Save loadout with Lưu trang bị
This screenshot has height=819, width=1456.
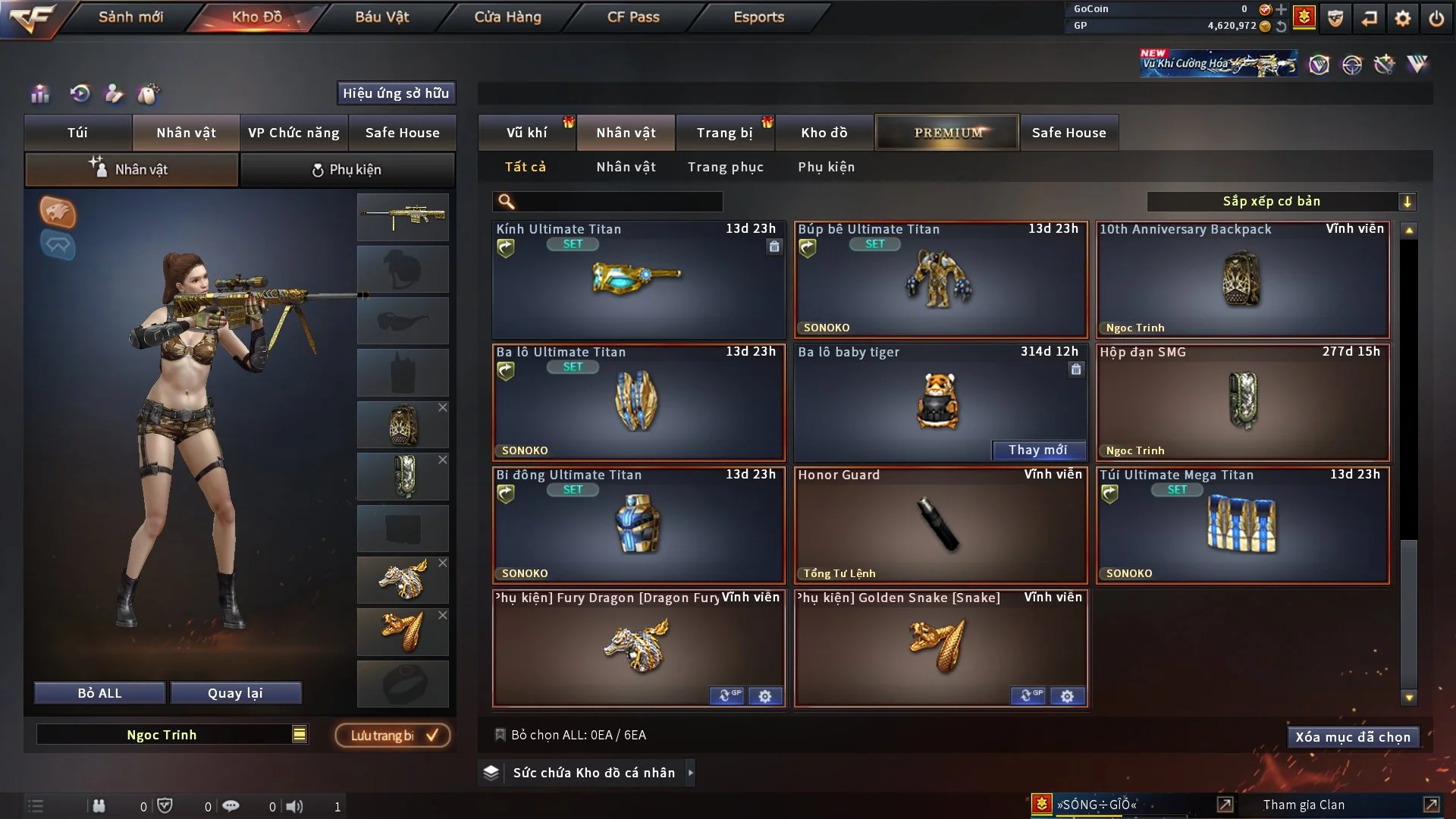(x=393, y=735)
